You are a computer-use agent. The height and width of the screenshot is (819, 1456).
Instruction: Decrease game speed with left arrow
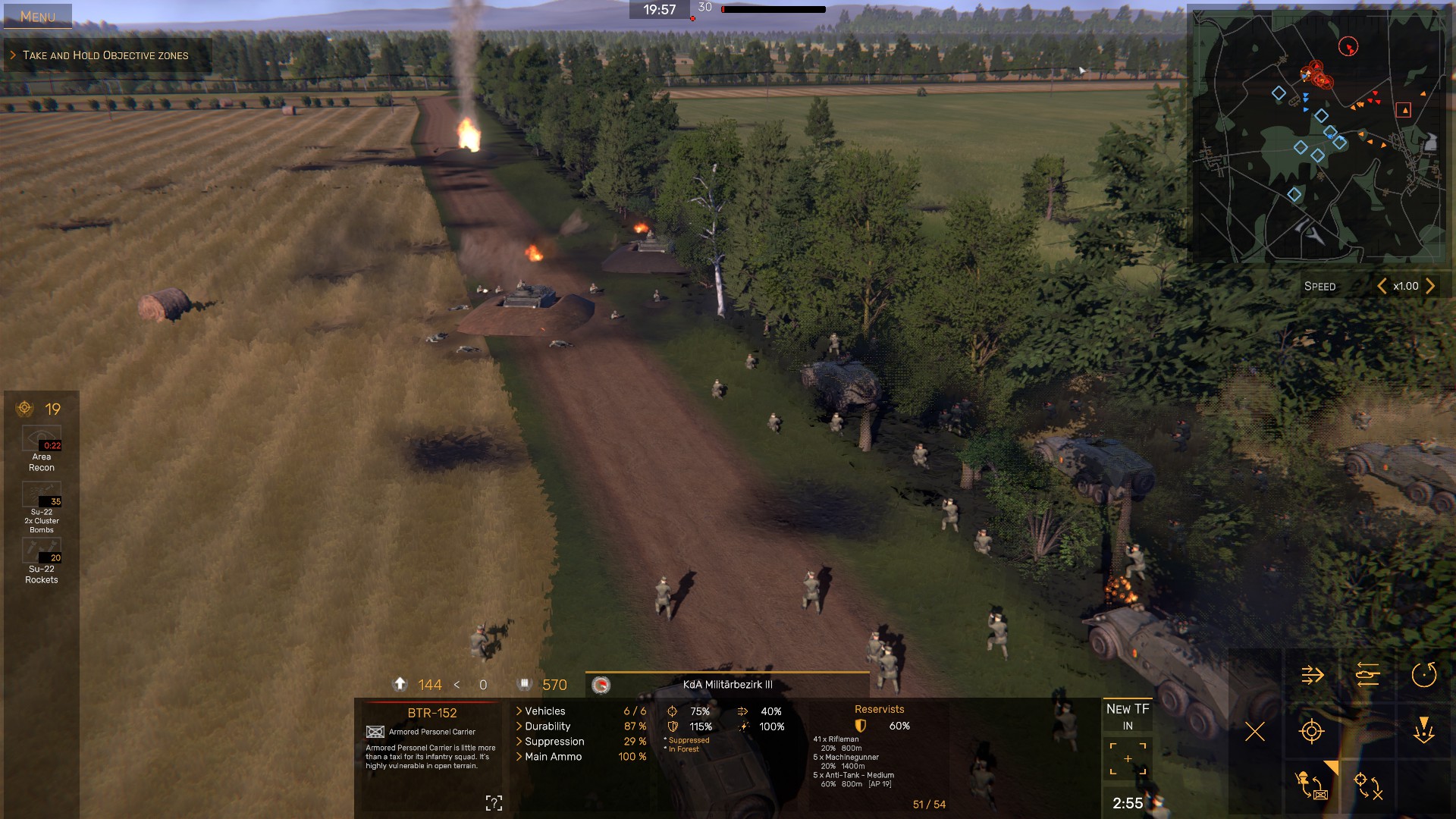(1382, 286)
